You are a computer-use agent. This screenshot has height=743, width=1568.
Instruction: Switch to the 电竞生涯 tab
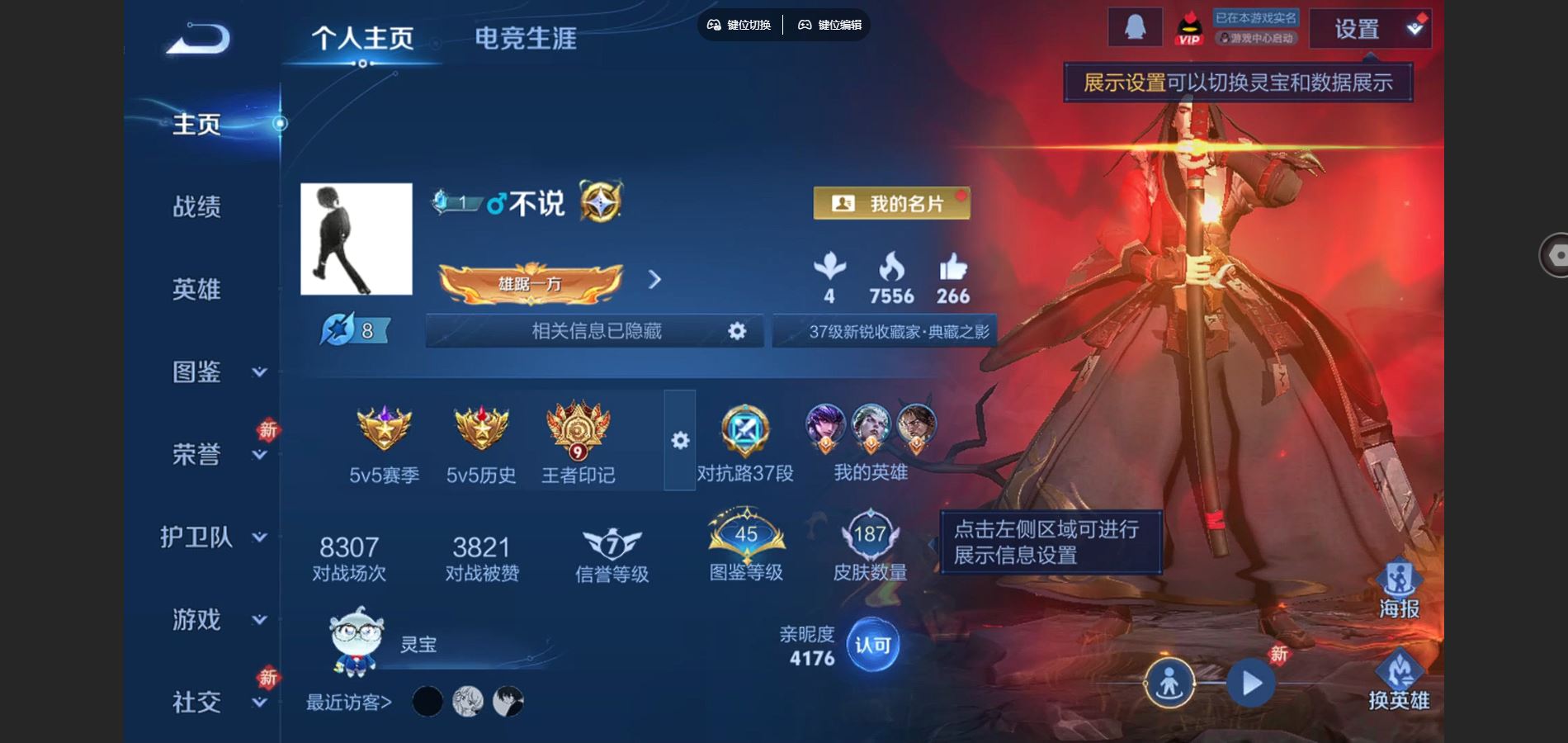527,37
